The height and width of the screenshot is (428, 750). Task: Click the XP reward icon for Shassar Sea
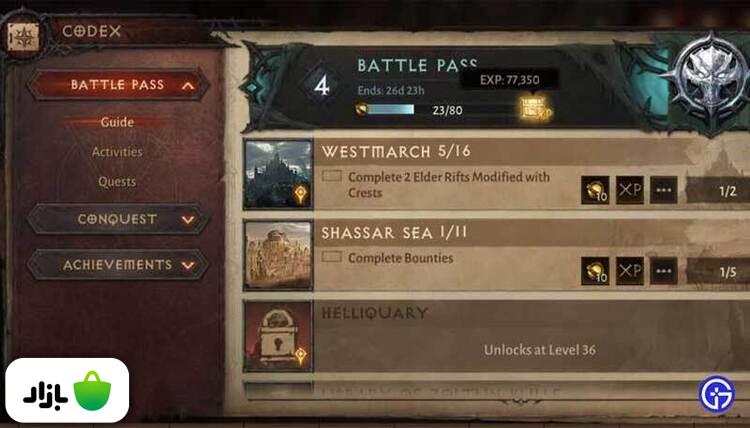pos(629,270)
